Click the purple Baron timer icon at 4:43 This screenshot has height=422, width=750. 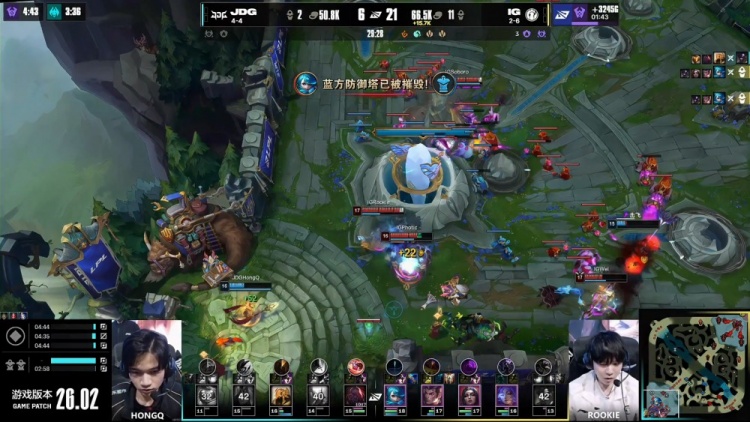(x=11, y=12)
